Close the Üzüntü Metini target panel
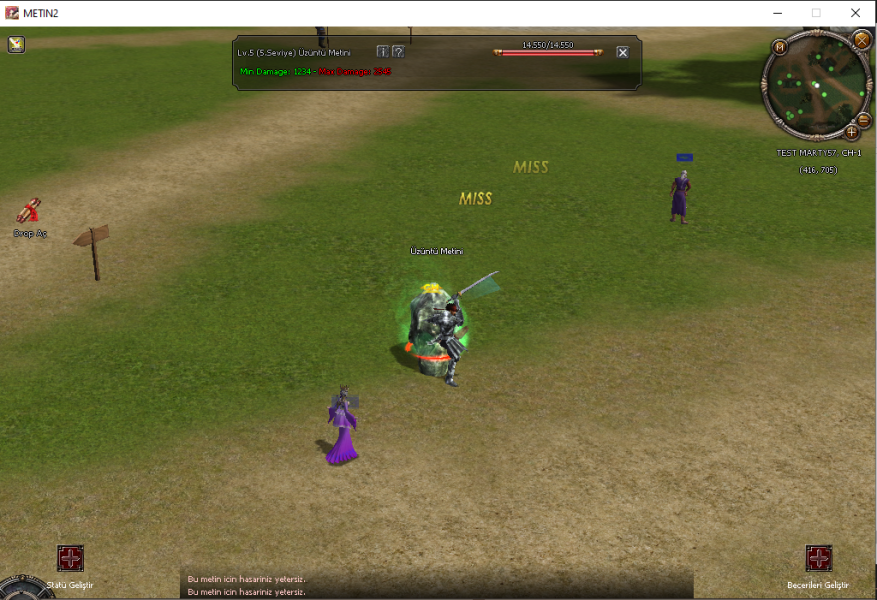 pos(622,52)
